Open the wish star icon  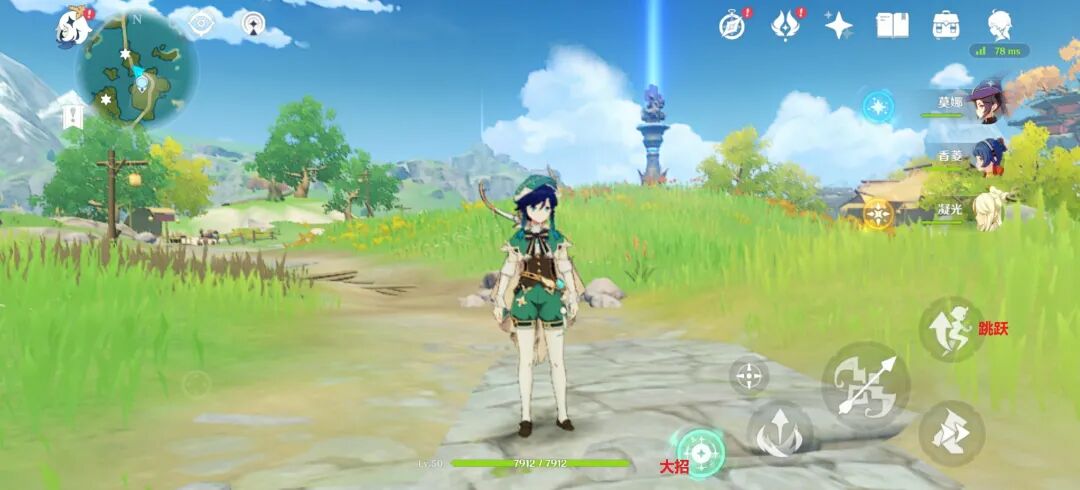click(838, 25)
